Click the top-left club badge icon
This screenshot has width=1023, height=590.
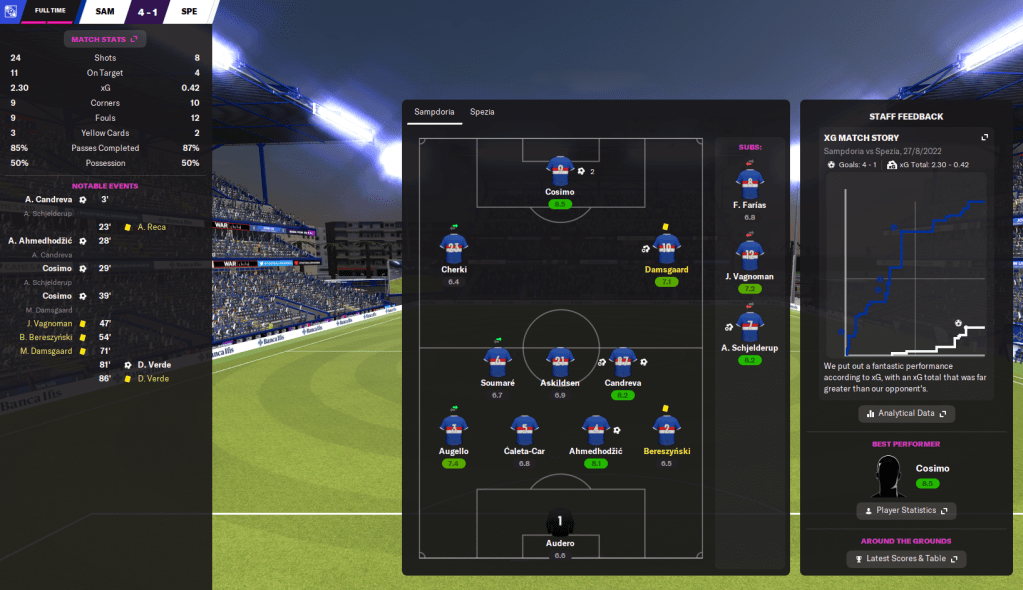10,11
